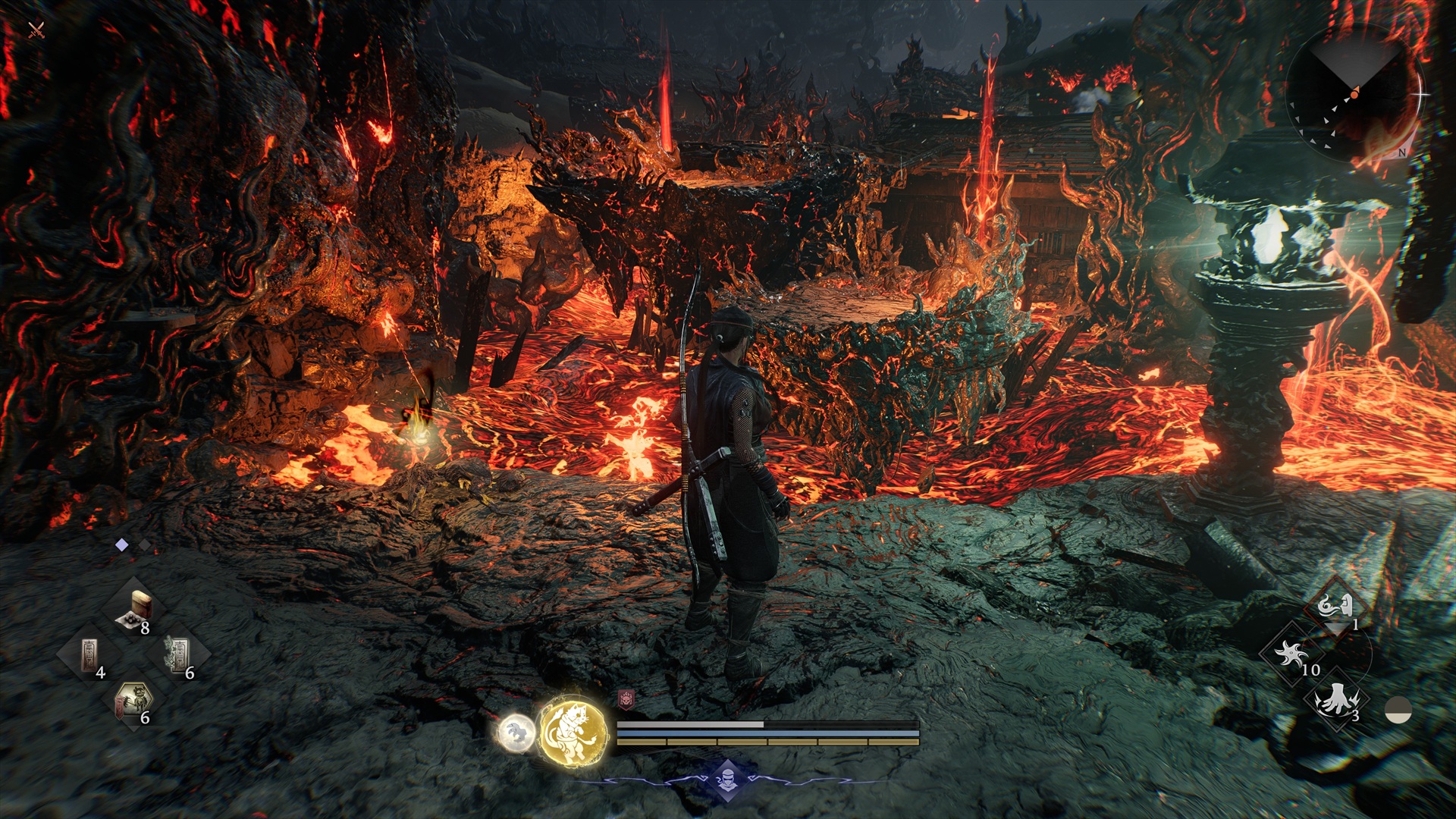Open the circular compass minimap

point(1354,94)
